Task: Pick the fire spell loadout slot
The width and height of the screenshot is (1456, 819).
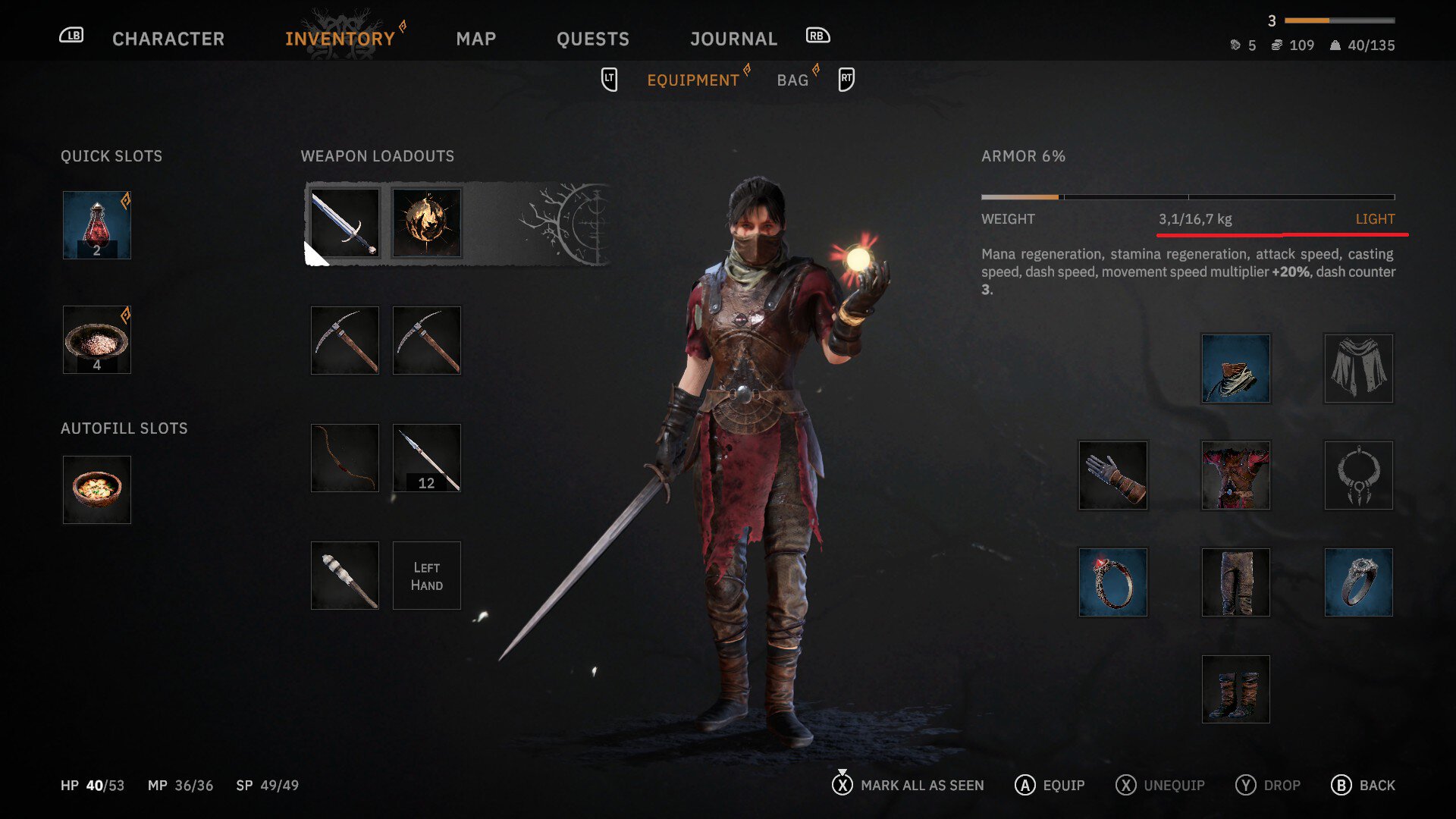Action: coord(426,223)
